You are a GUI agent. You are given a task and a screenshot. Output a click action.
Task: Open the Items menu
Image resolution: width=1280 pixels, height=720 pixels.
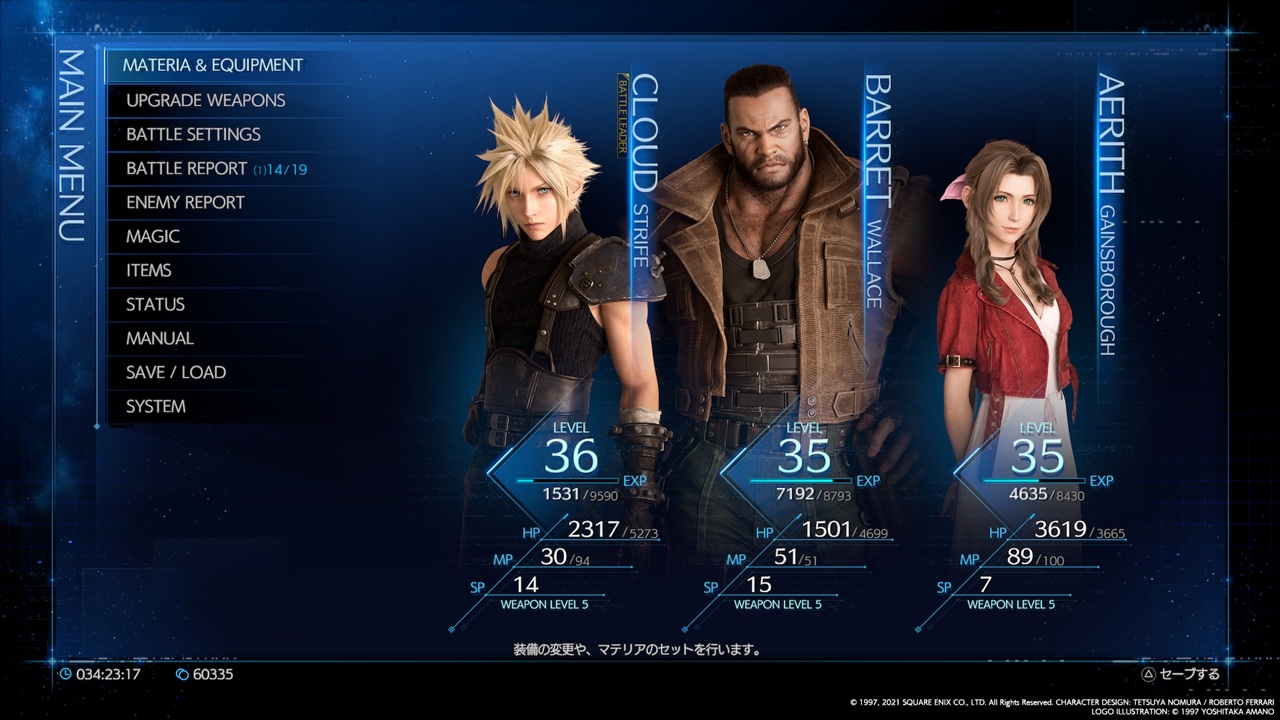146,270
